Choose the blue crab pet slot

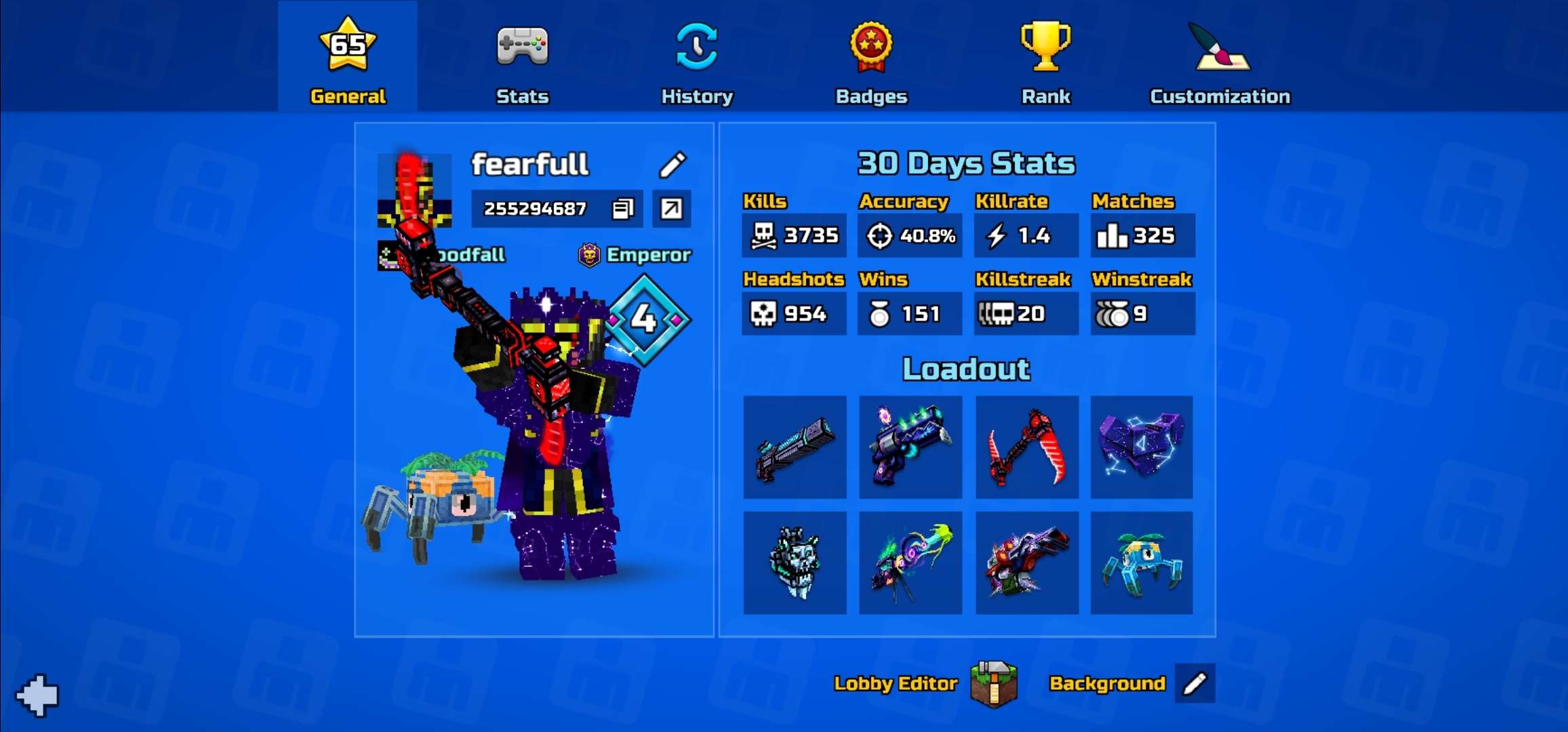tap(1142, 563)
